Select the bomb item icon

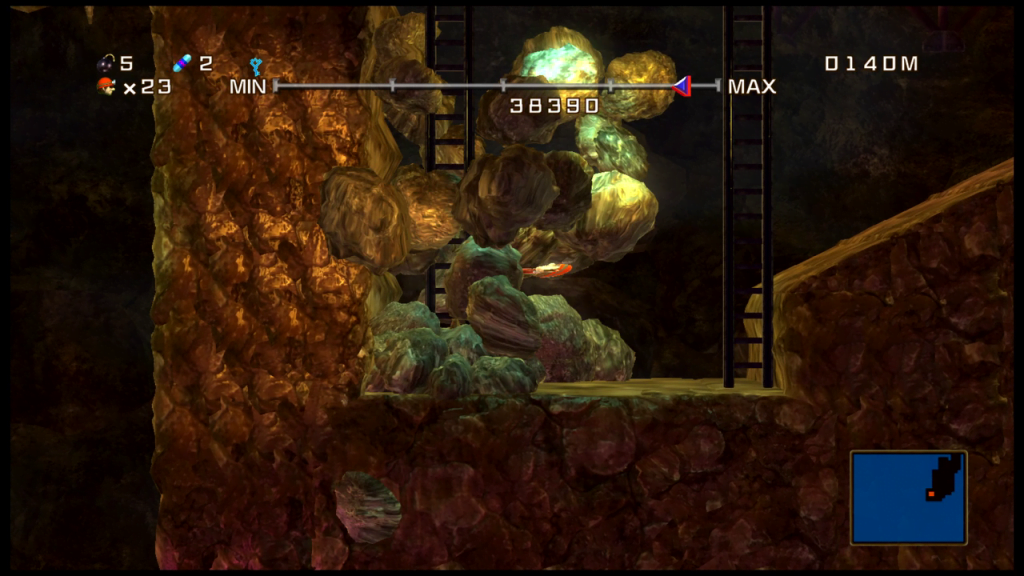[x=106, y=64]
